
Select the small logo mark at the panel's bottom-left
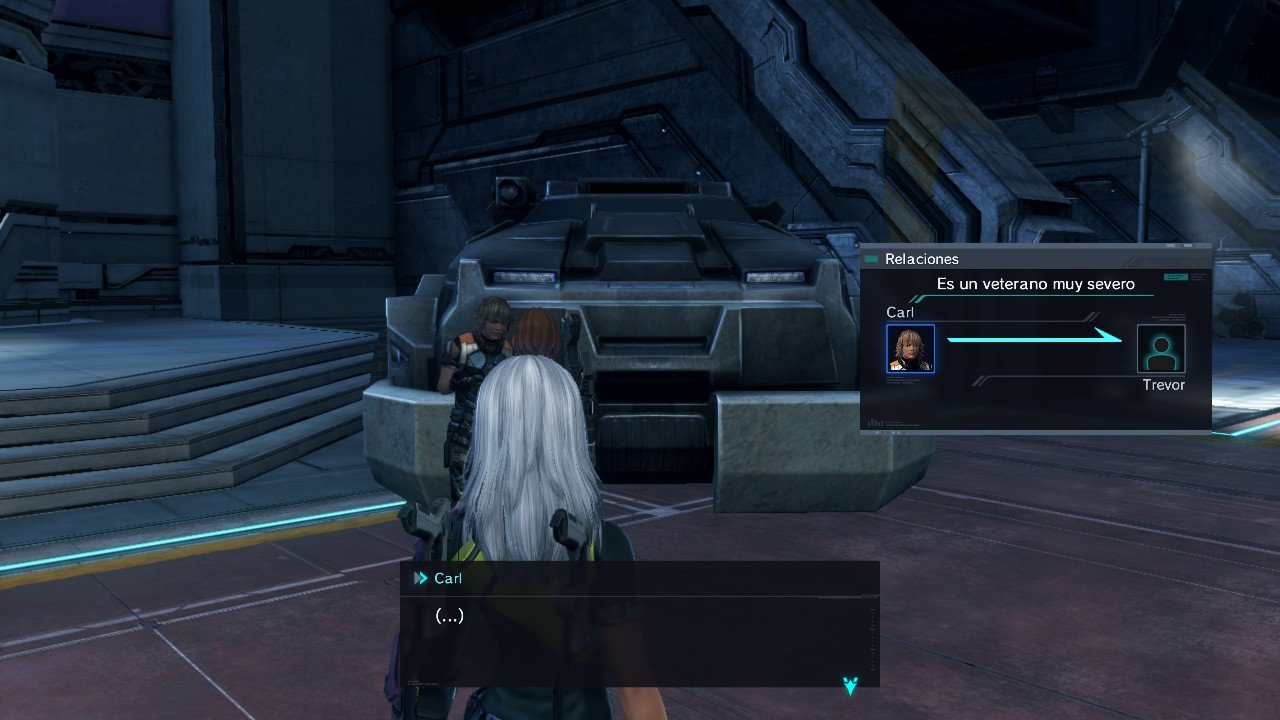click(874, 421)
